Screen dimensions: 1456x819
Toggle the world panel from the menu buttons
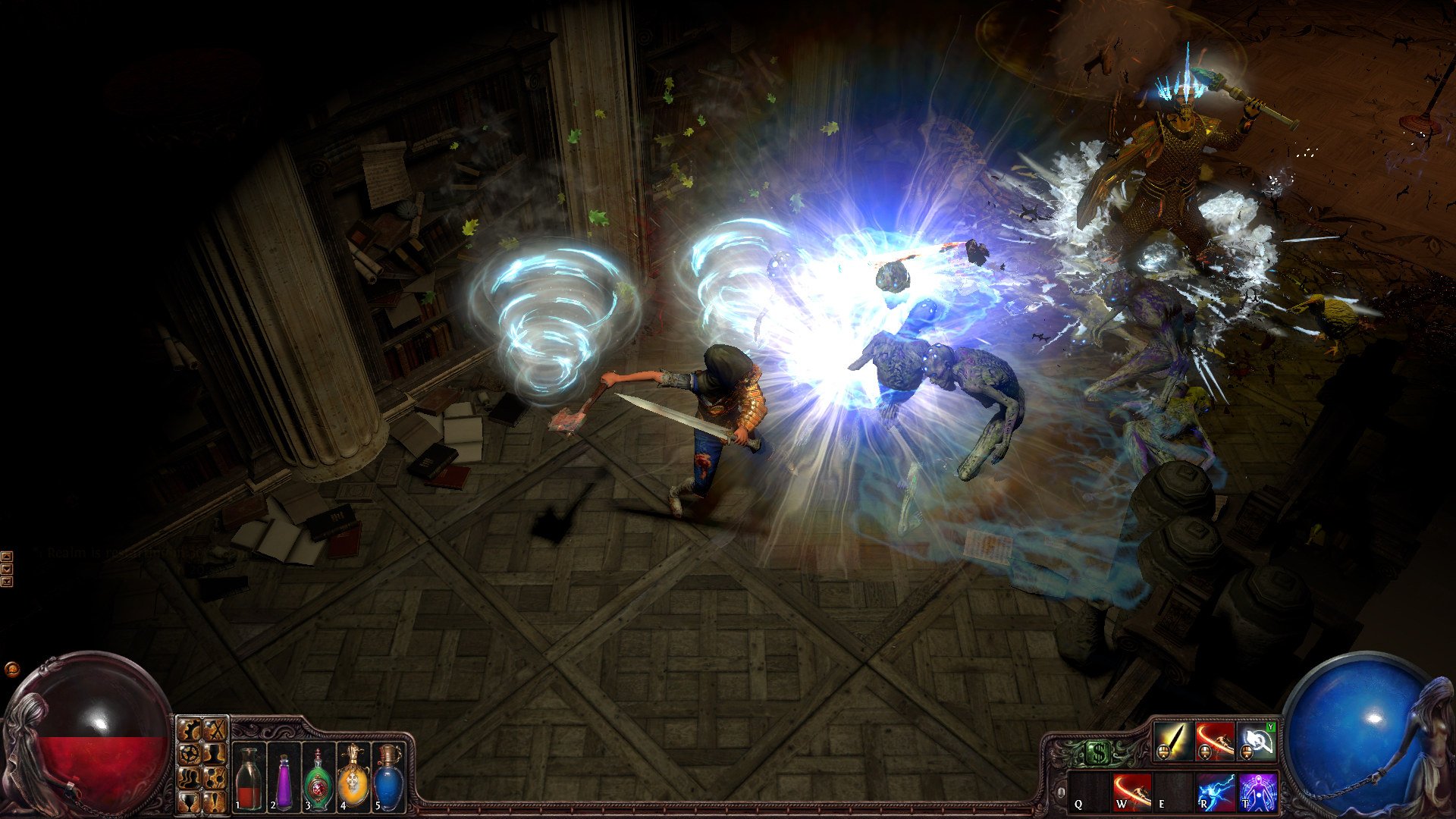tap(188, 755)
